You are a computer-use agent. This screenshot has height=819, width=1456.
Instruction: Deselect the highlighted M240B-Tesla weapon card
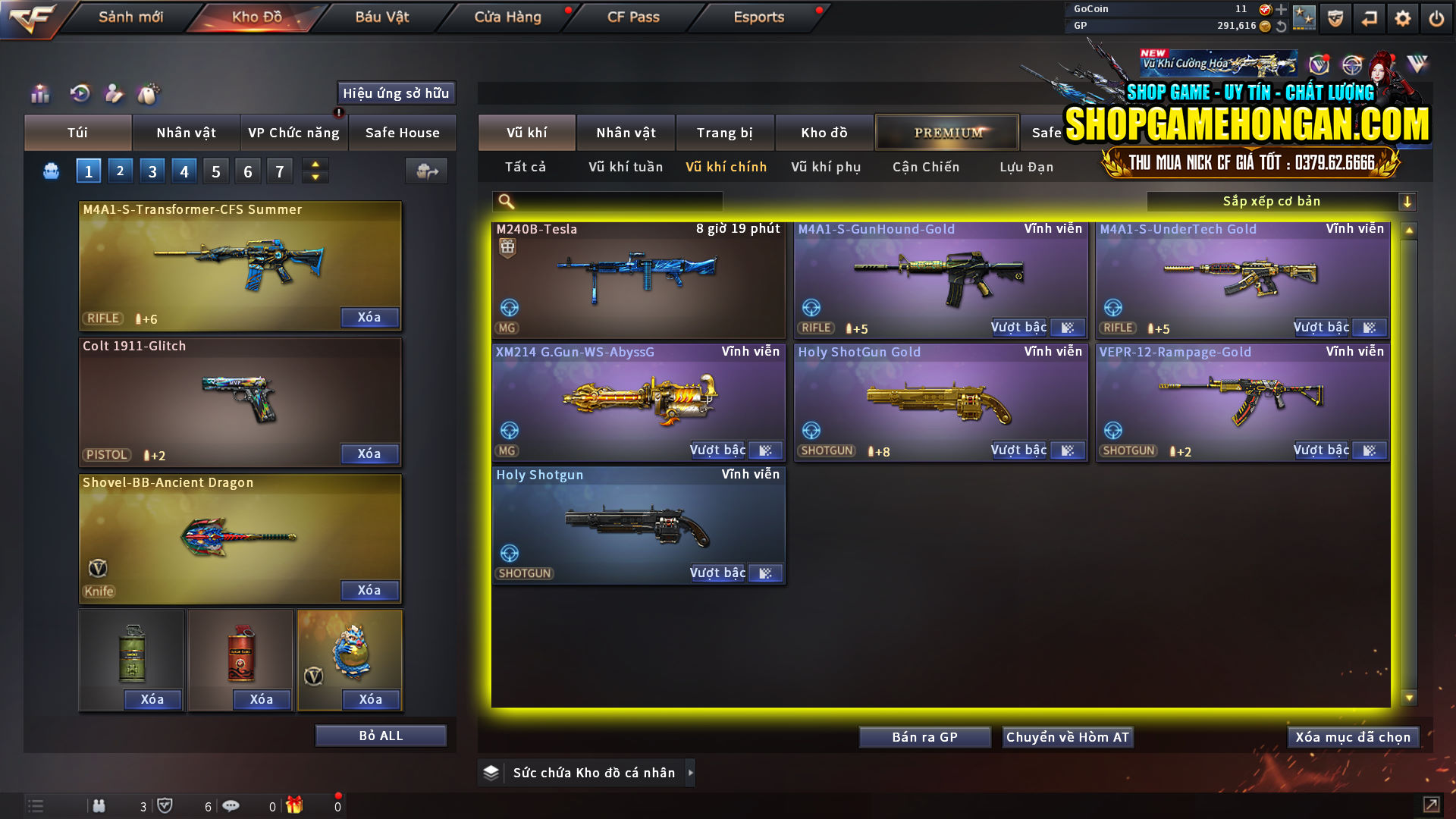638,281
